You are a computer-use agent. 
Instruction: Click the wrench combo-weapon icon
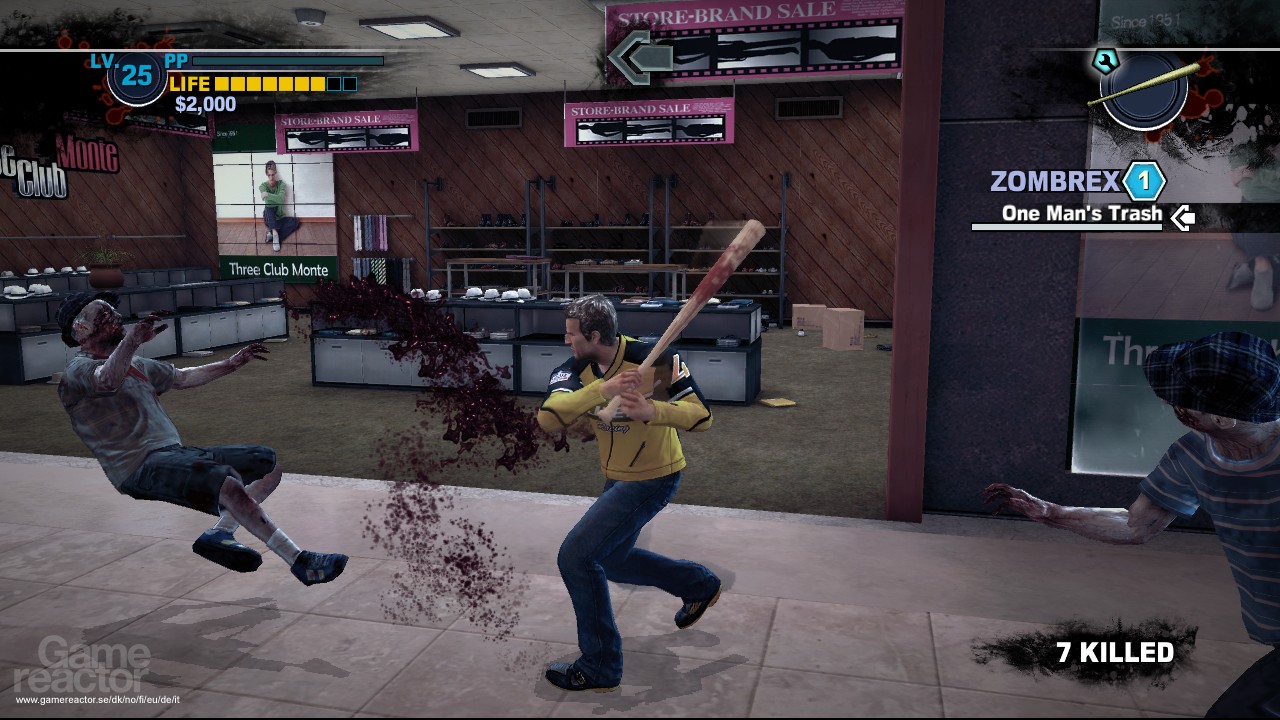tap(1106, 60)
